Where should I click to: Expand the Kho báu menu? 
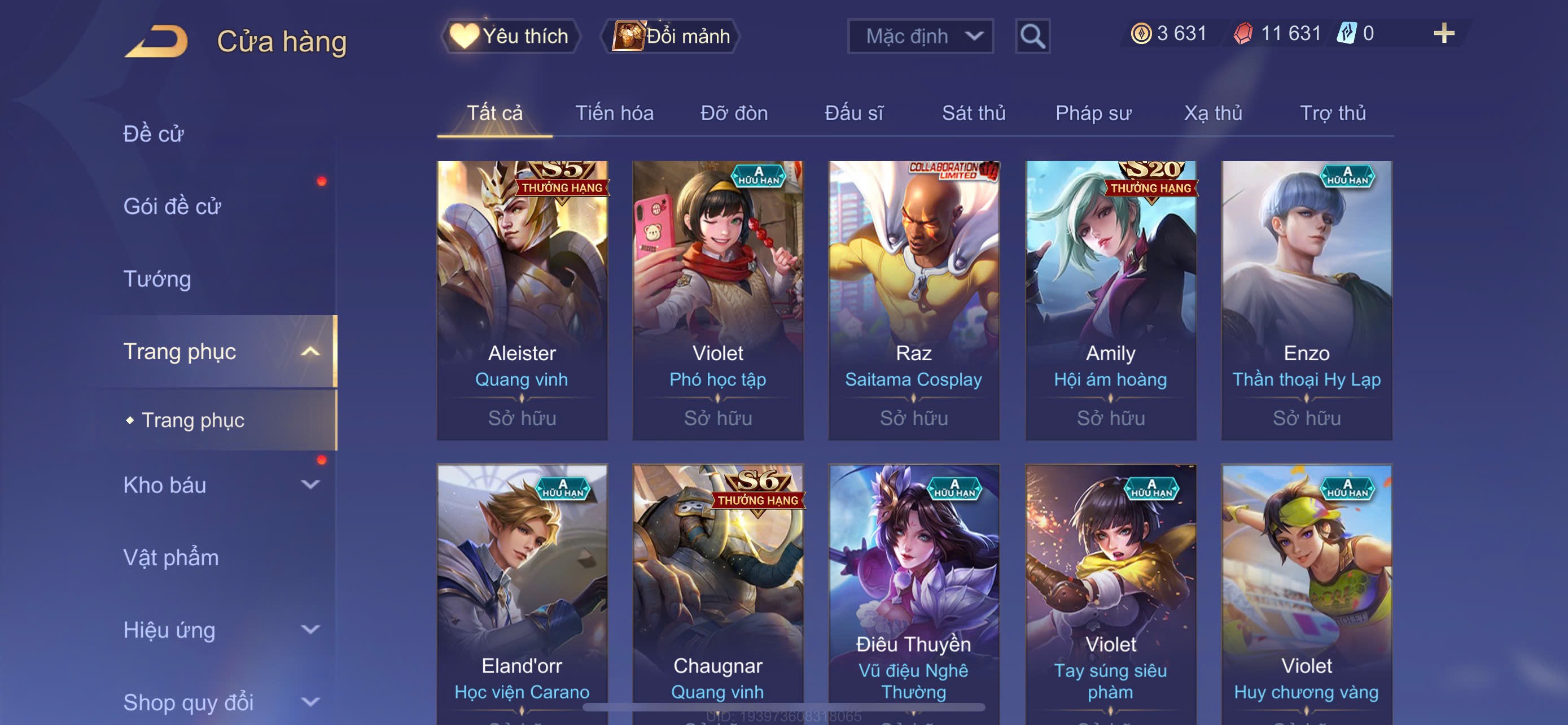pyautogui.click(x=219, y=485)
